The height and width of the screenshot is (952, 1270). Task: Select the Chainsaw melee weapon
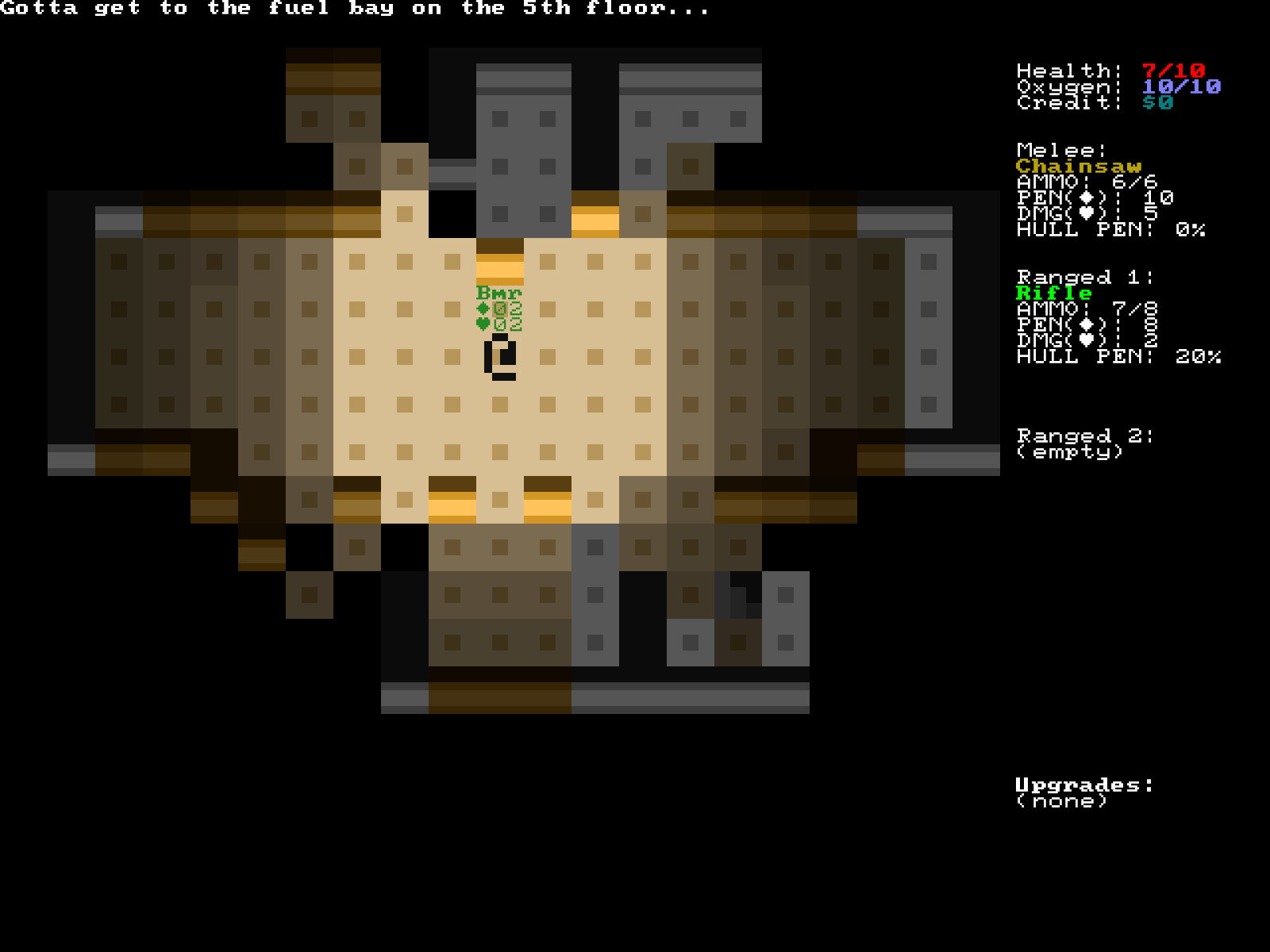pos(1078,167)
